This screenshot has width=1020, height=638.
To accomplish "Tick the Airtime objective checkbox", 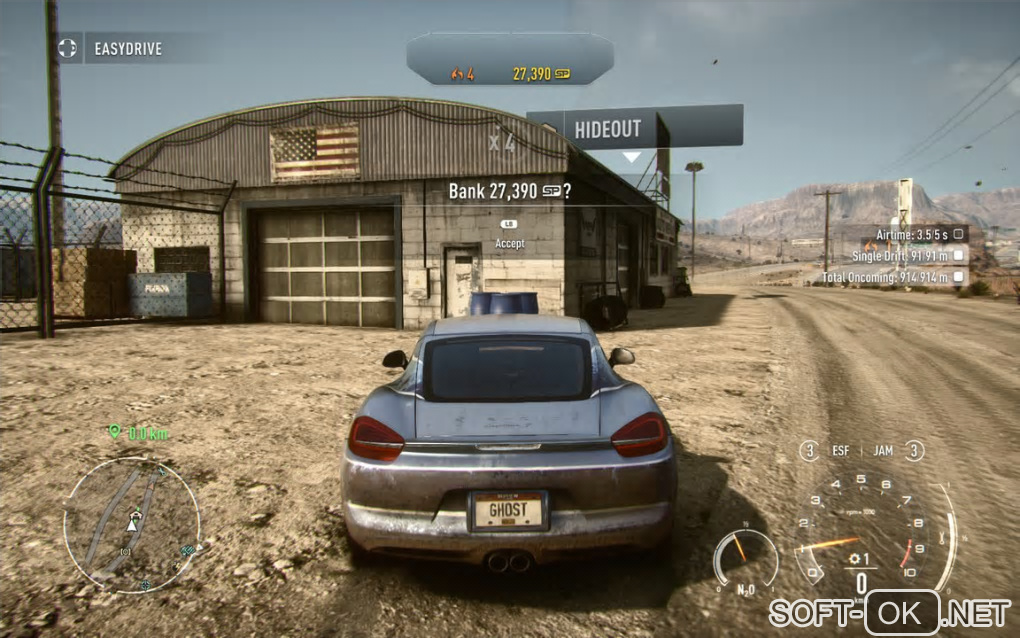I will point(958,233).
